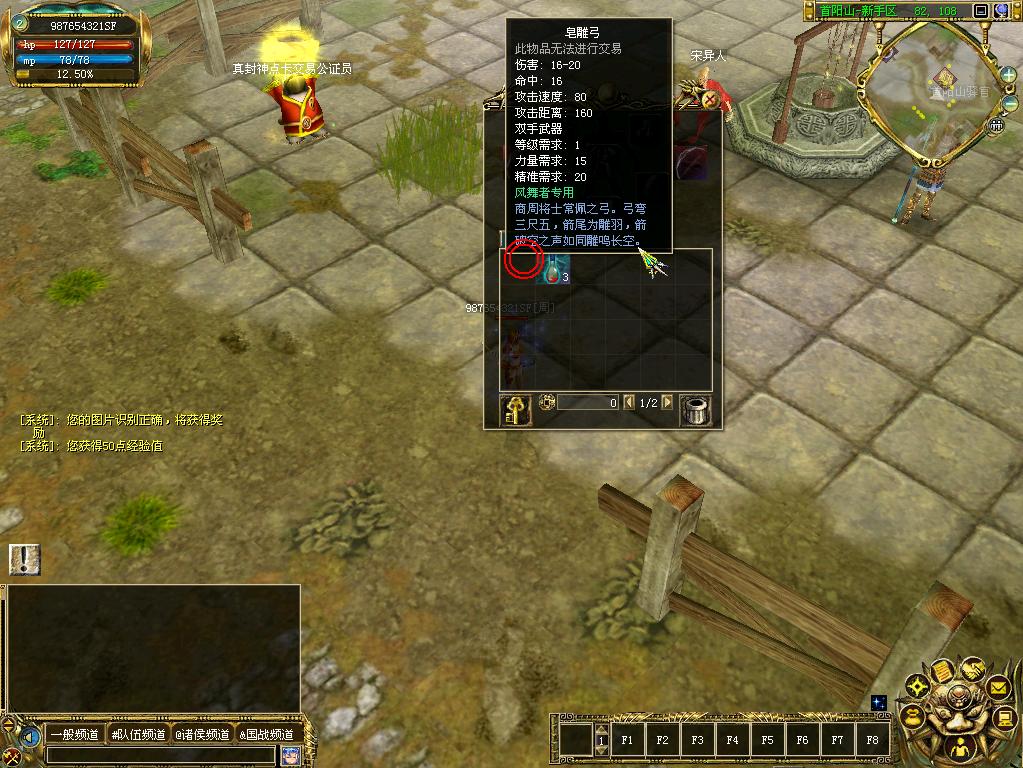This screenshot has width=1023, height=768.
Task: Select the F1 hotkey slot
Action: (x=628, y=741)
